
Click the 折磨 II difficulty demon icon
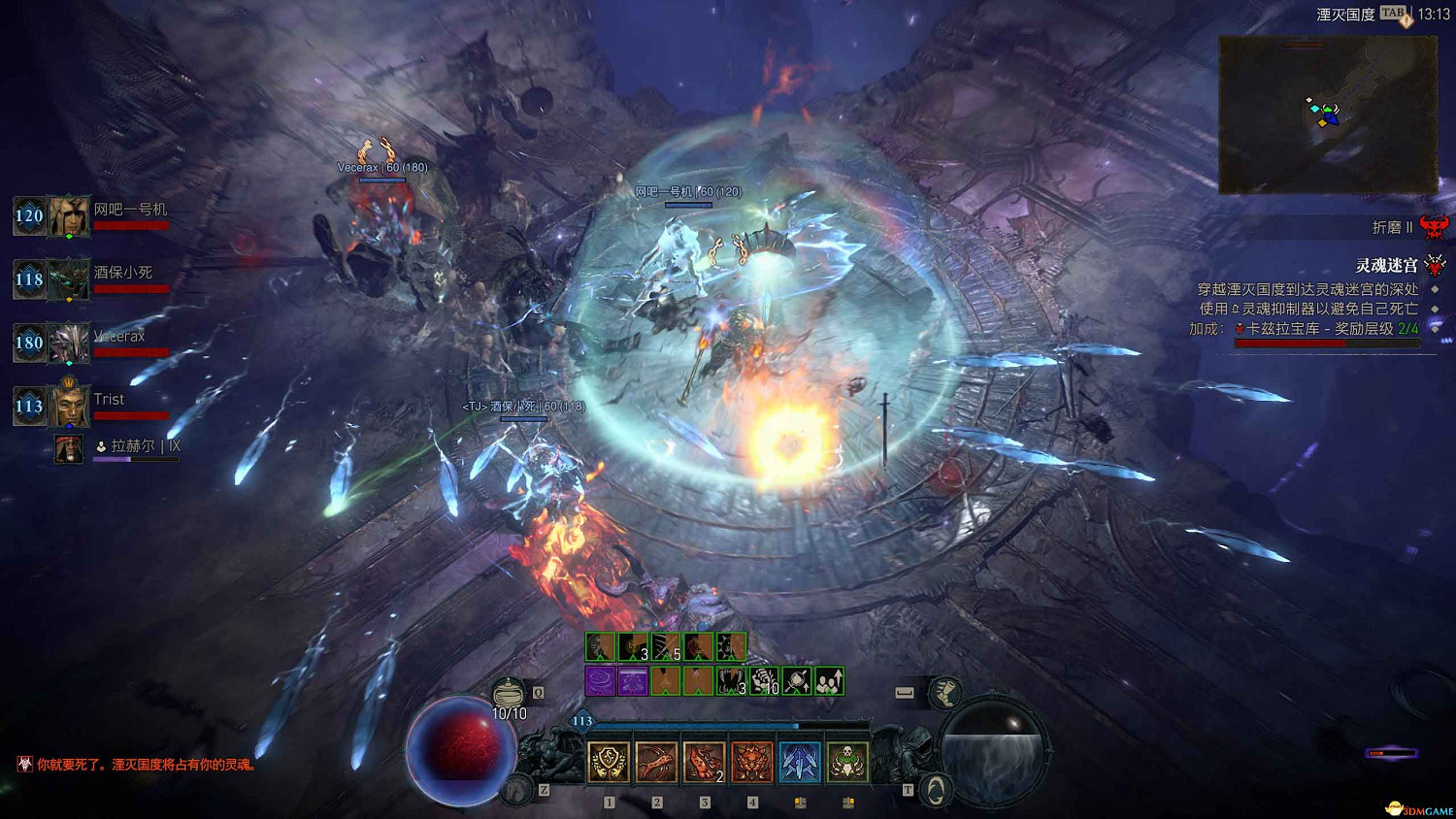pyautogui.click(x=1434, y=227)
